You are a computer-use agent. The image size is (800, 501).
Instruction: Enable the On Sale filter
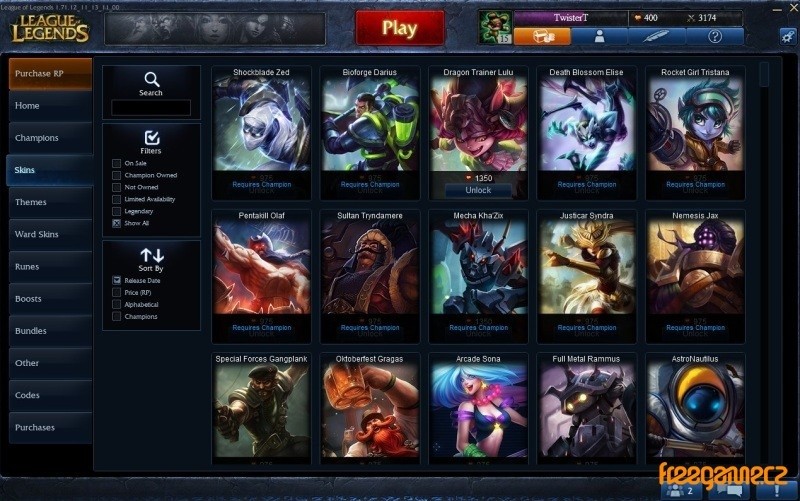click(117, 163)
